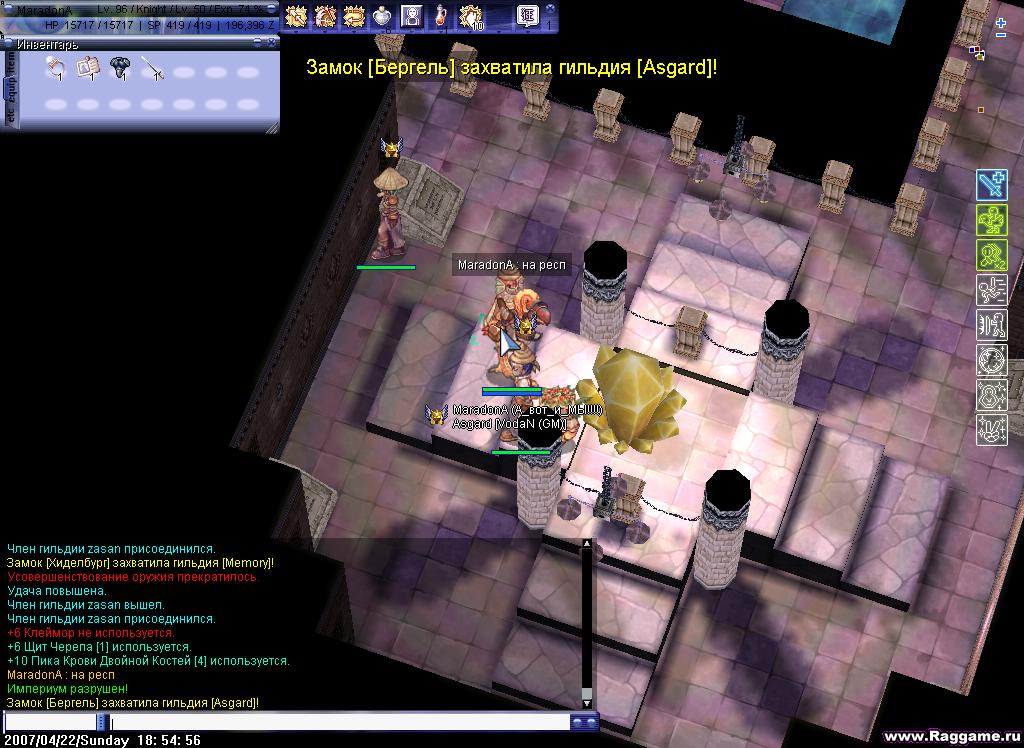Select the dark mushroom-shaped inventory item

tap(120, 68)
